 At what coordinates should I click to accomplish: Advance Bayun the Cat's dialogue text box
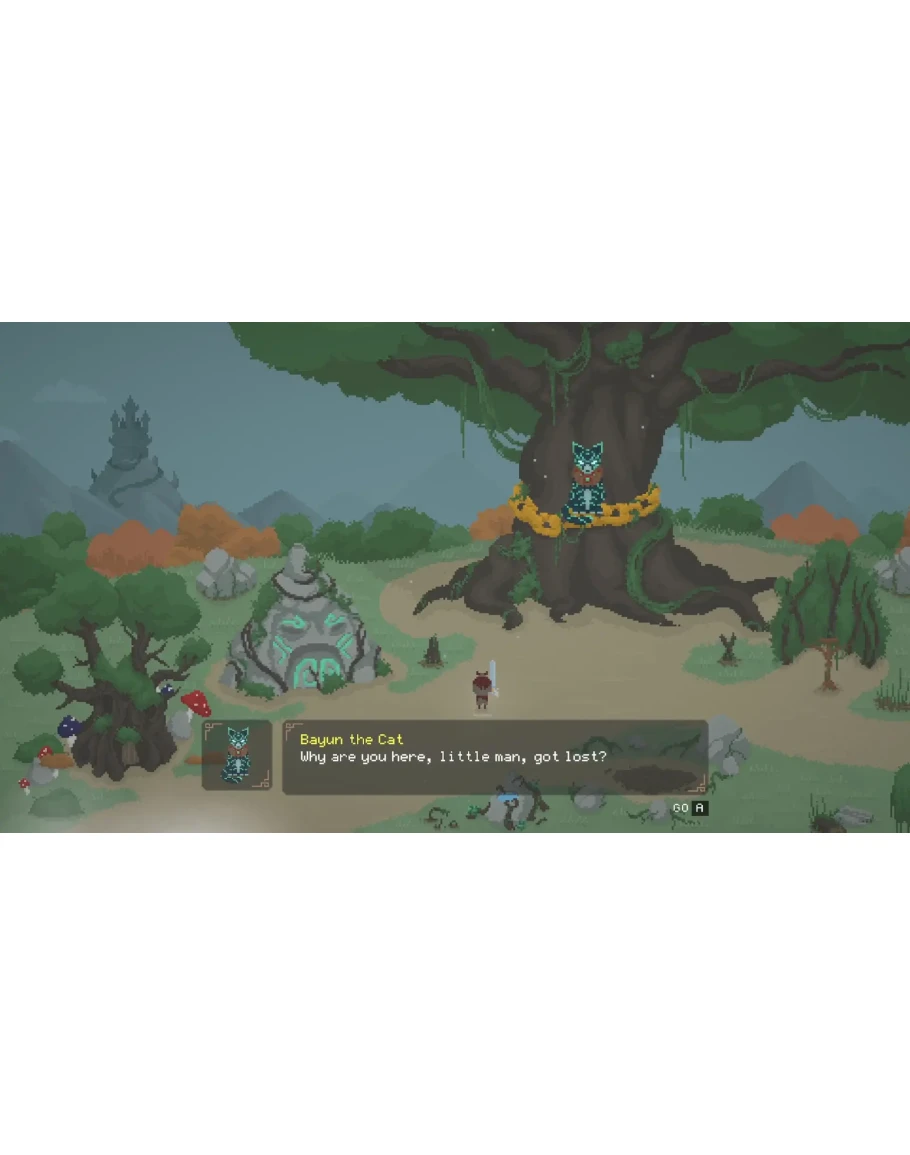tap(690, 807)
